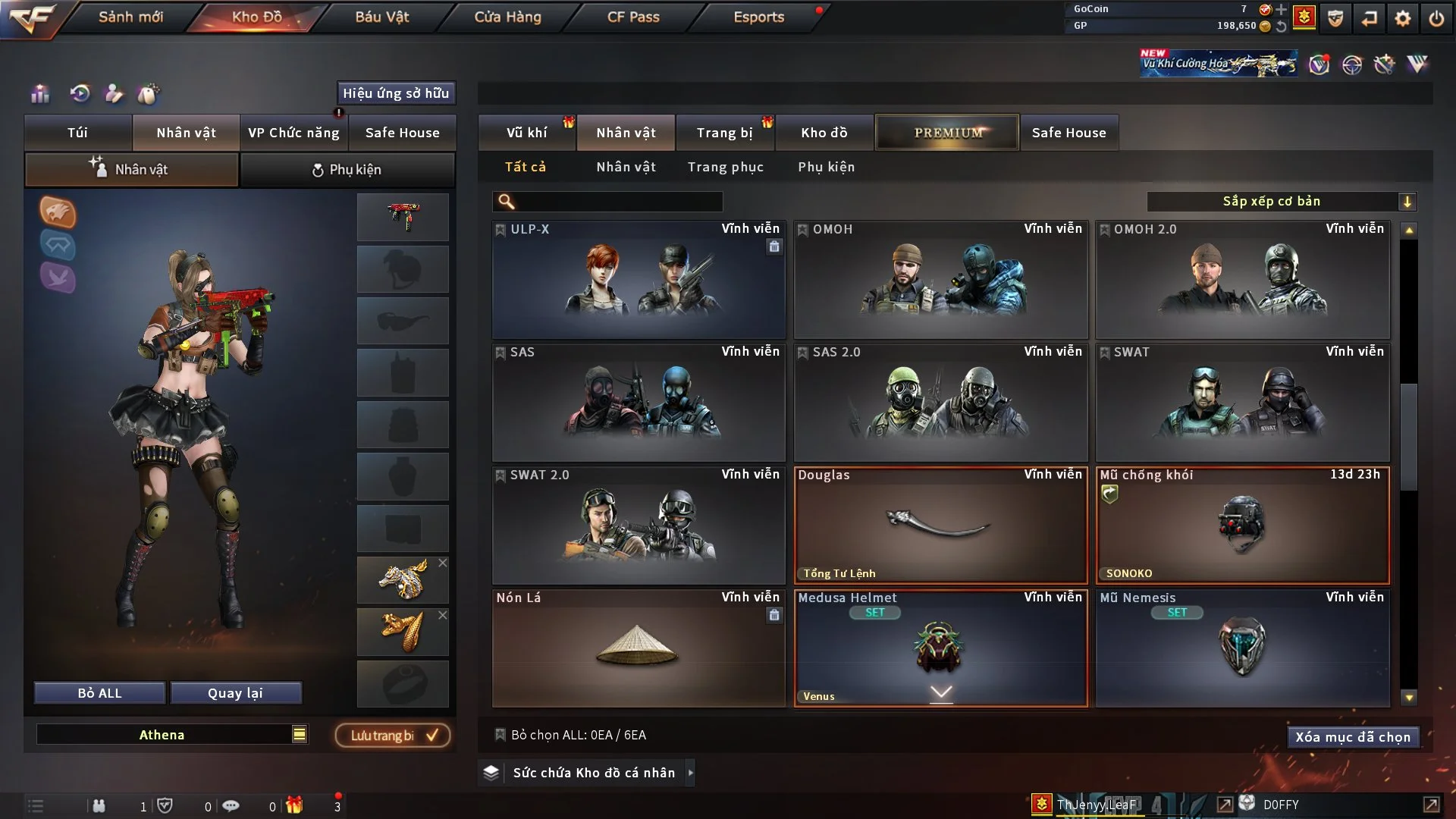The image size is (1456, 819).
Task: Open the CF Pass page
Action: 633,17
